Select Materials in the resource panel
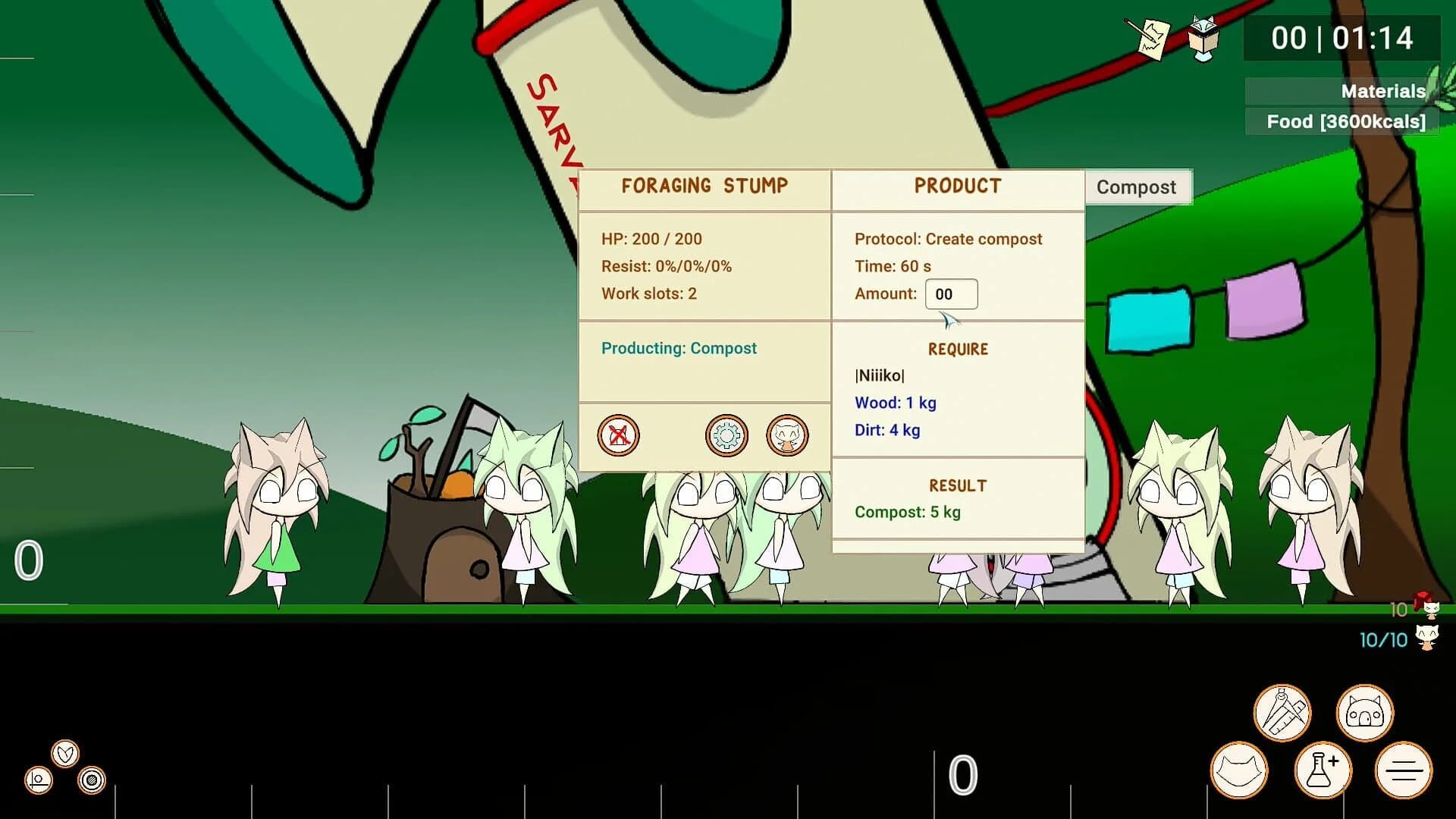Image resolution: width=1456 pixels, height=819 pixels. click(1382, 91)
